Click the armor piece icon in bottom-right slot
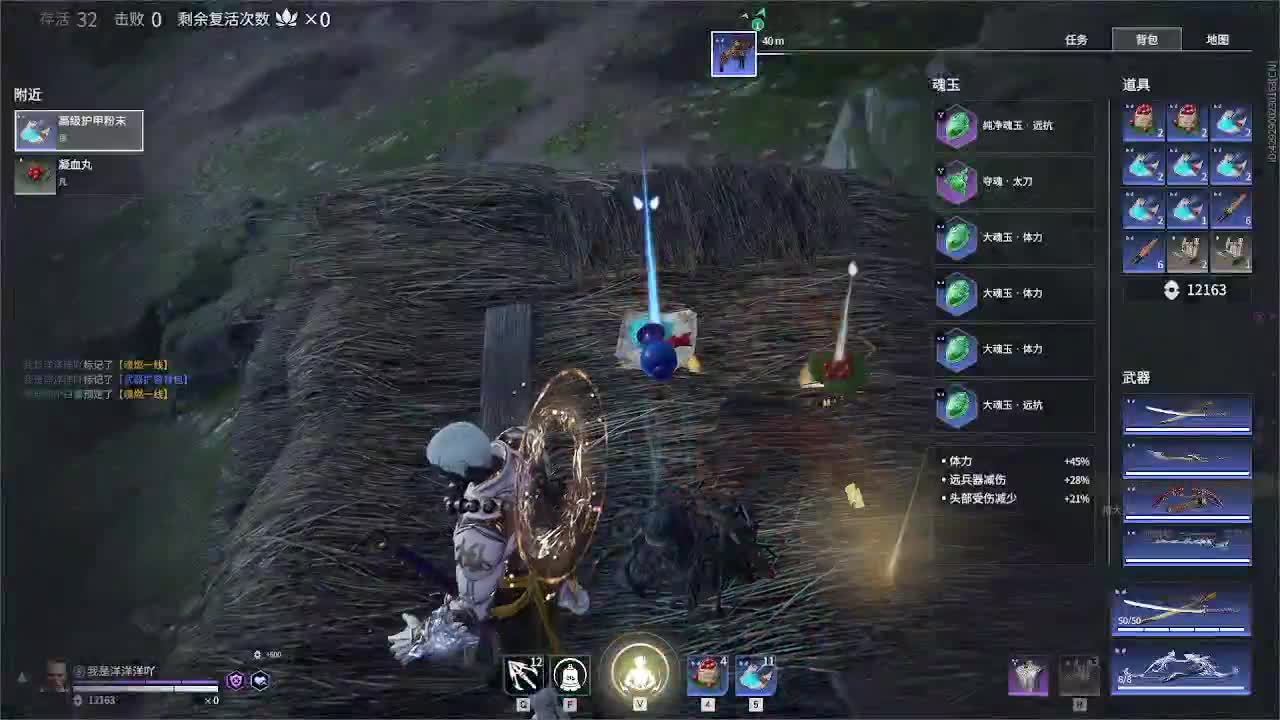 point(1029,674)
